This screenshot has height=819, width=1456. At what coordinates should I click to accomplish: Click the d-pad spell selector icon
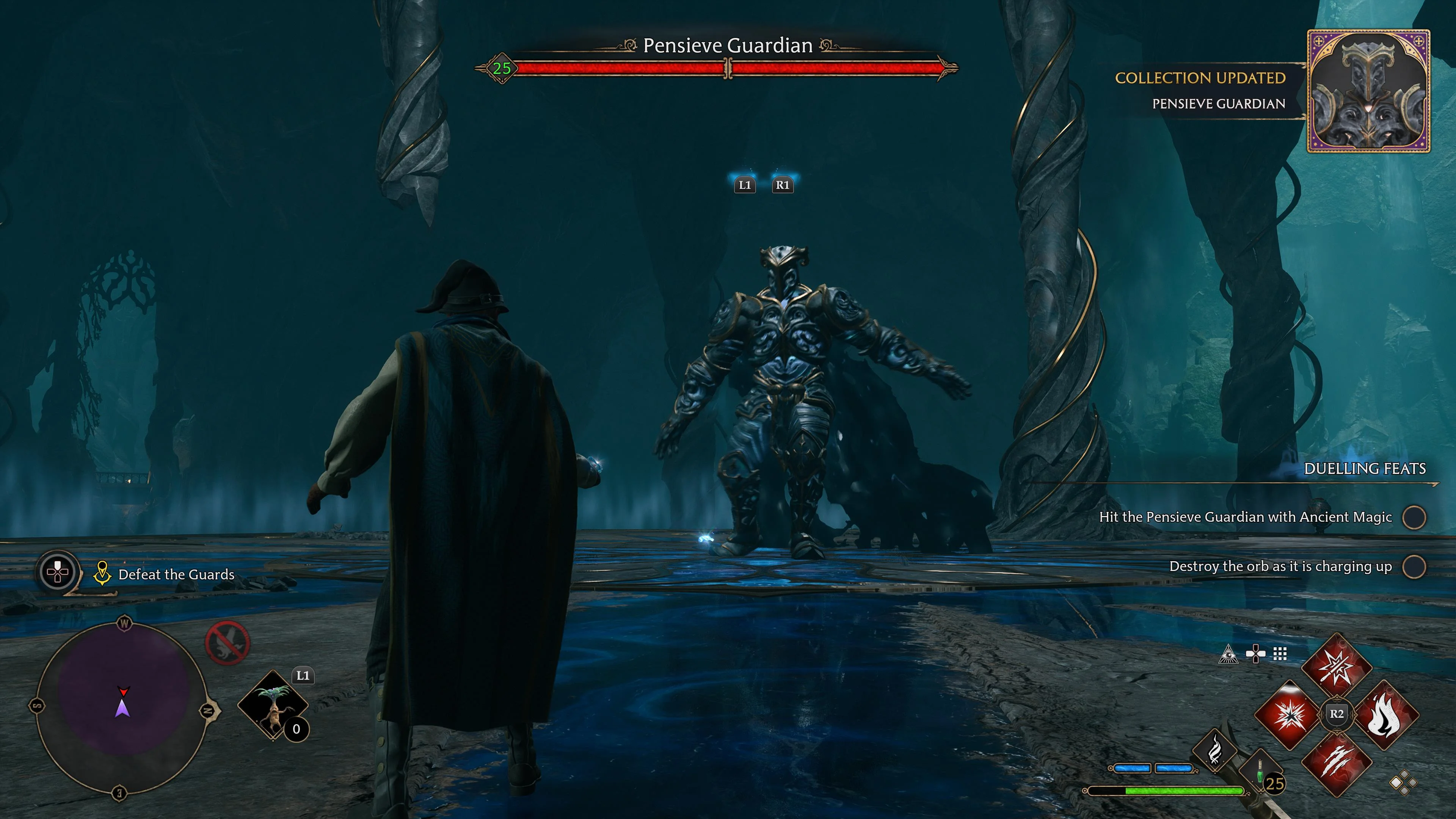coord(1255,654)
